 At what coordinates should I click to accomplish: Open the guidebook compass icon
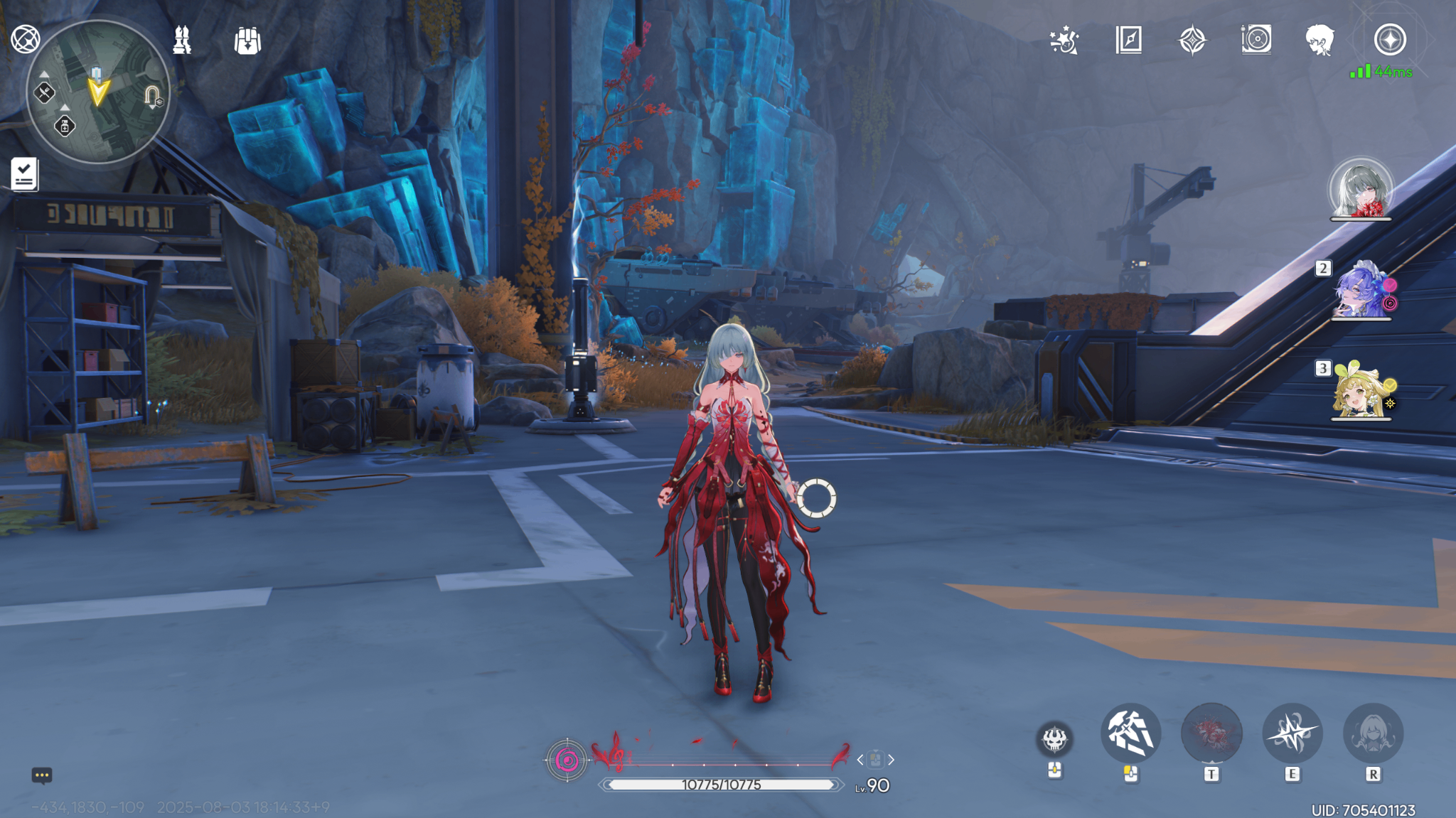click(x=1128, y=41)
